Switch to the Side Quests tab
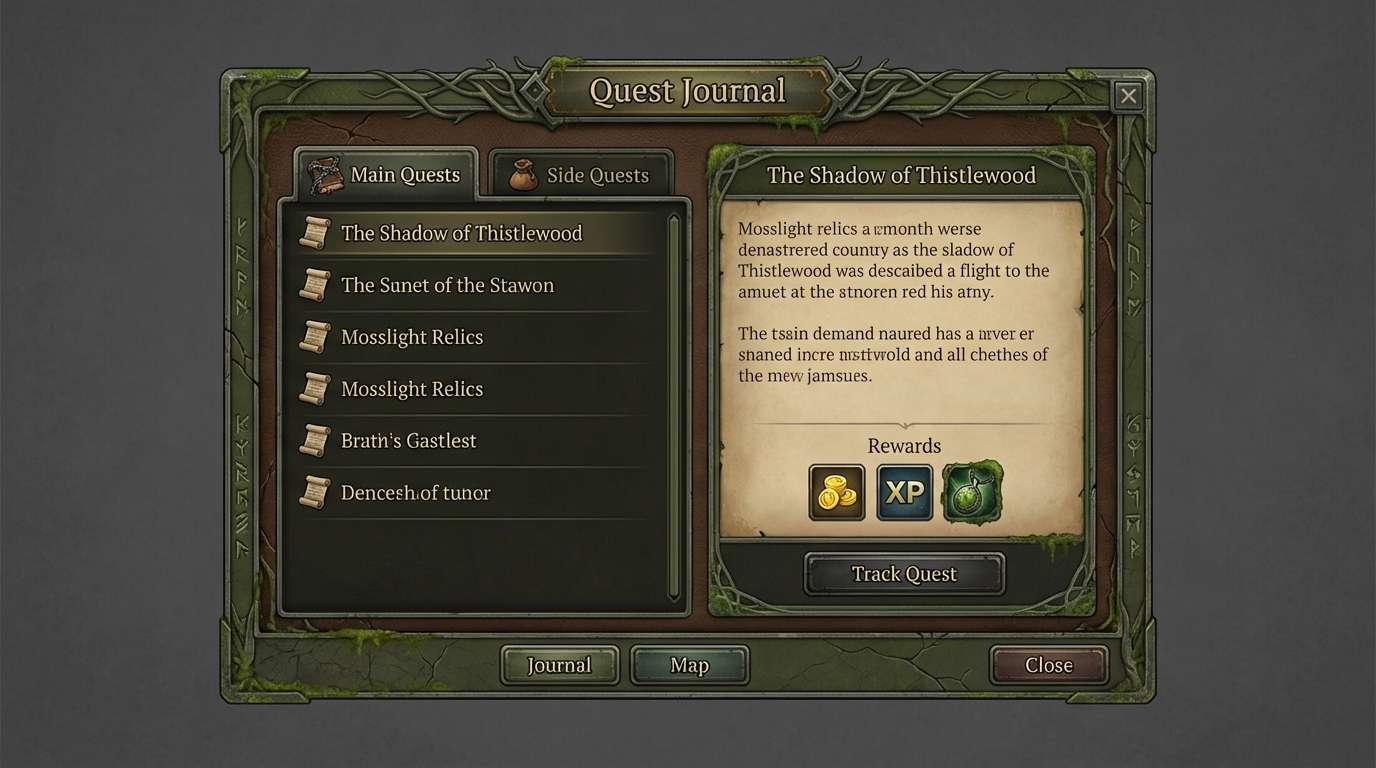 (x=581, y=174)
